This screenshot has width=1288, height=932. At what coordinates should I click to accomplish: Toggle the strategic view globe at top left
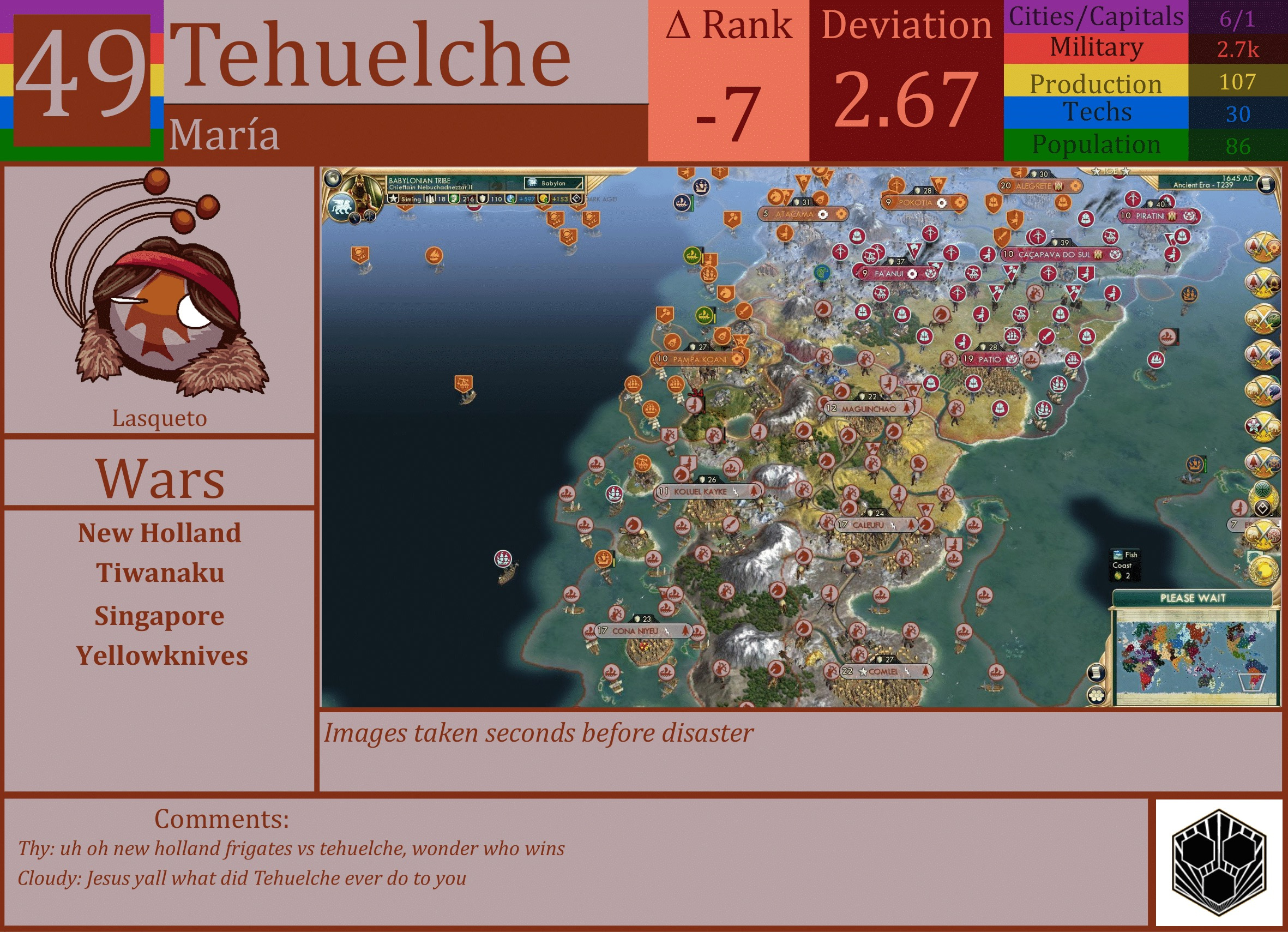click(x=334, y=178)
